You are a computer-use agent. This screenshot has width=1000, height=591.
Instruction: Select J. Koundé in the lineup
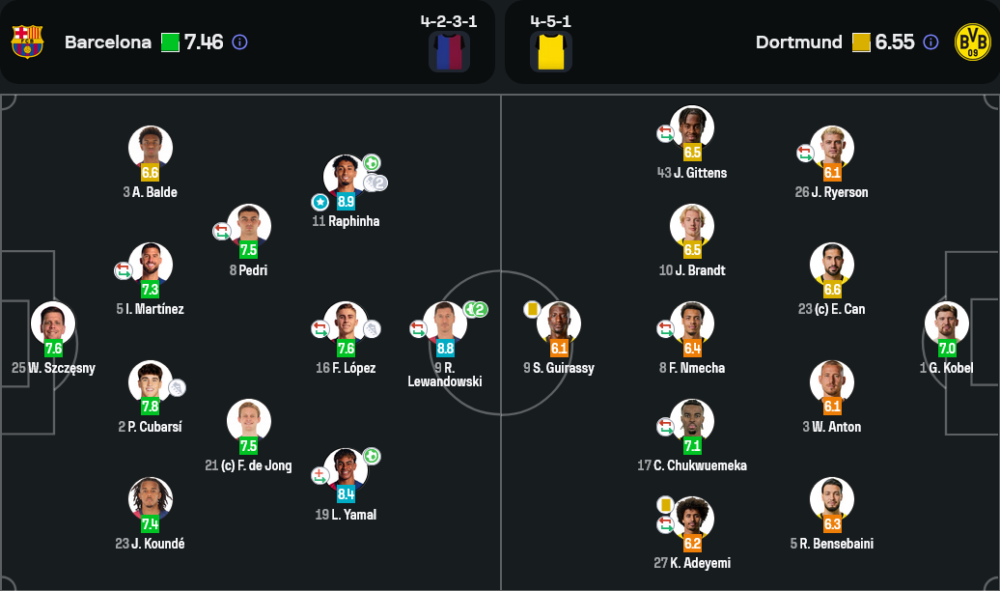point(150,499)
